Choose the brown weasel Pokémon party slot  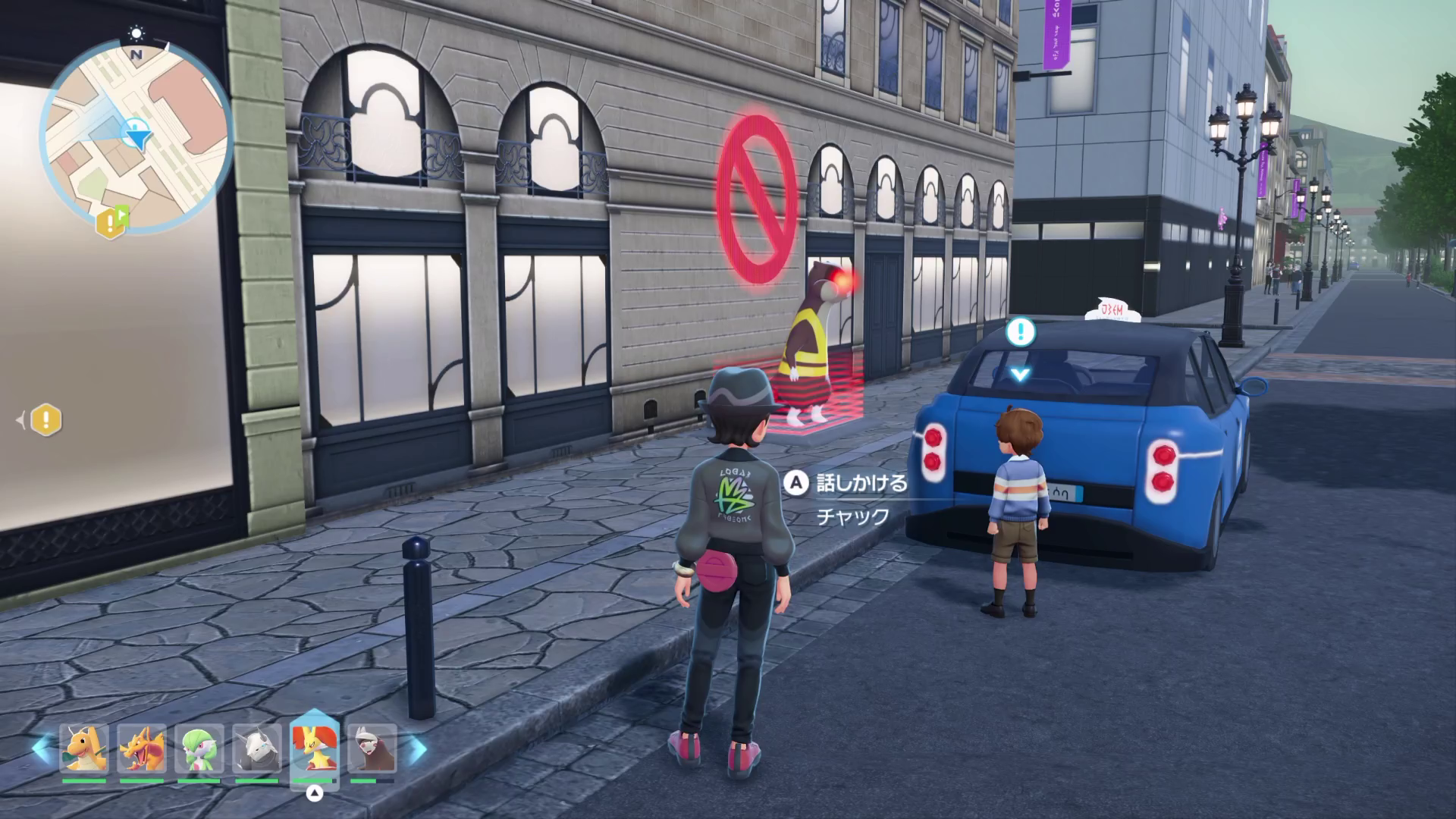pos(372,749)
